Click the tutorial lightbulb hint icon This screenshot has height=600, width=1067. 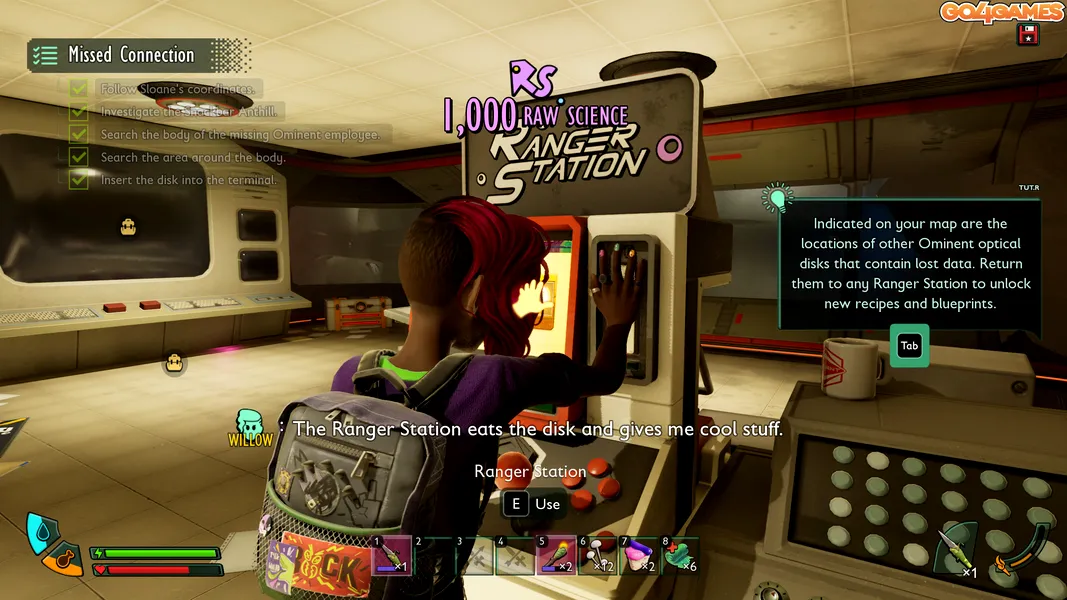776,198
